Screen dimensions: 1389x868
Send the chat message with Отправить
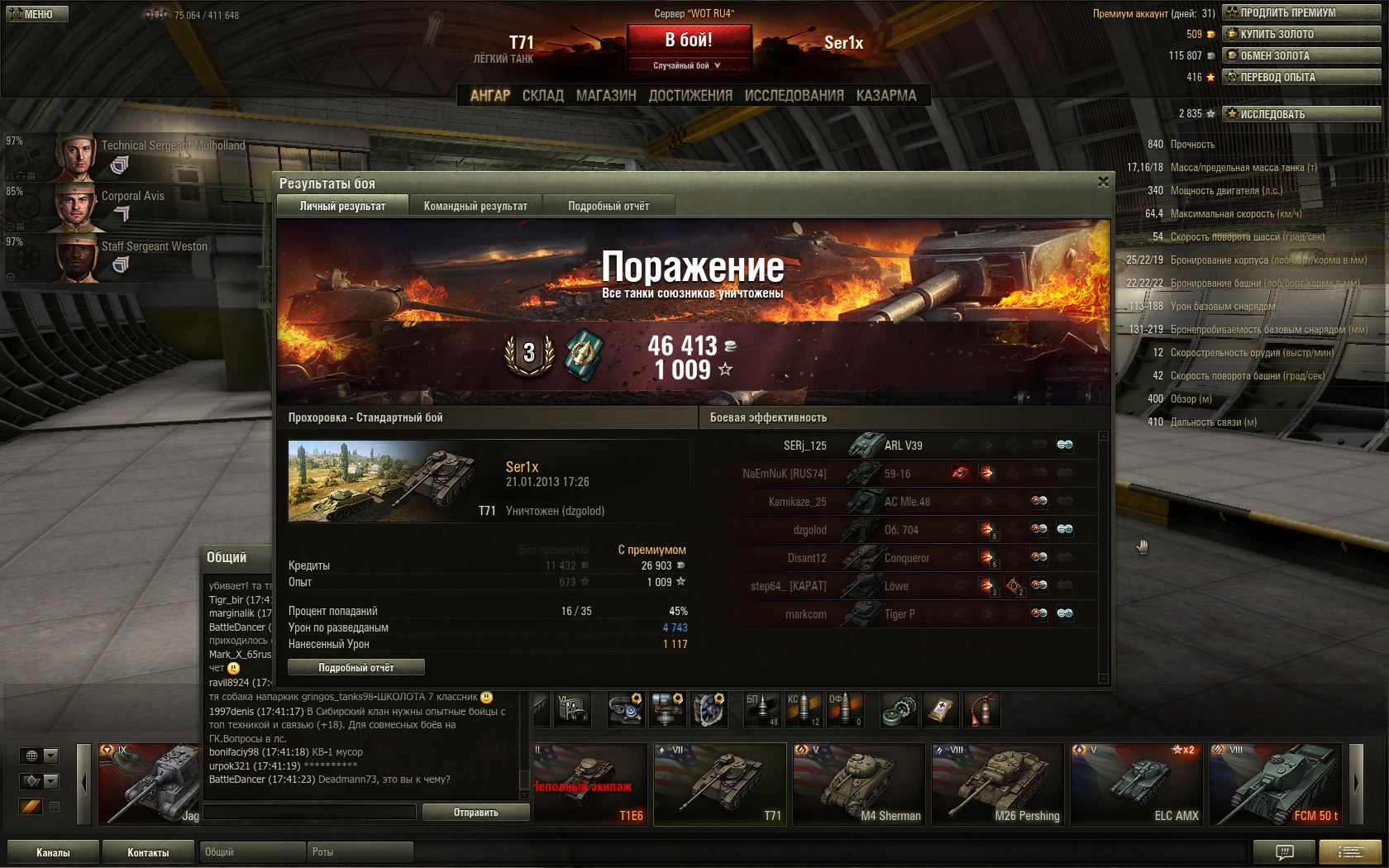click(x=475, y=813)
